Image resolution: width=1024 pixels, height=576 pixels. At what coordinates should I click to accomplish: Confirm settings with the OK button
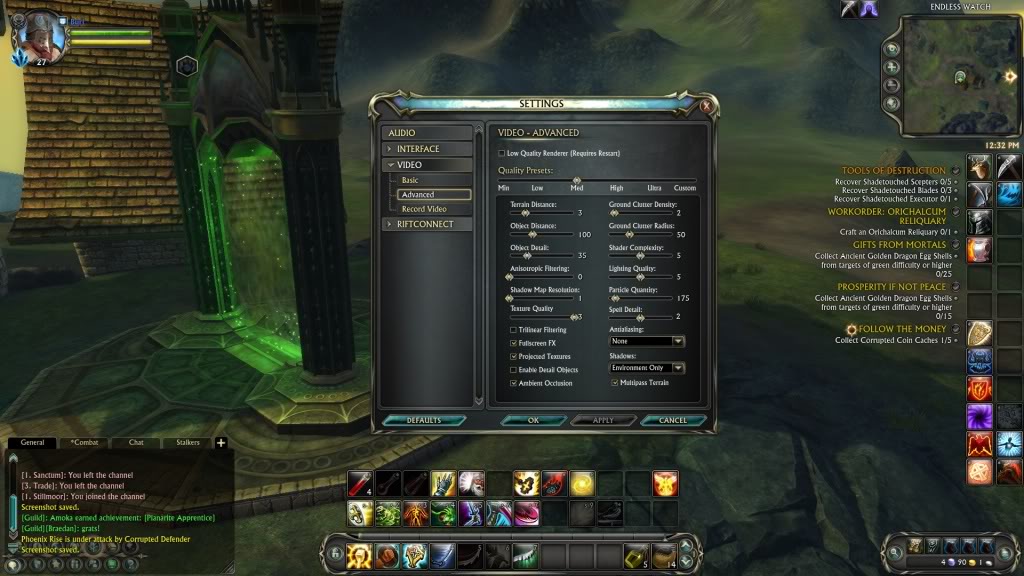533,420
